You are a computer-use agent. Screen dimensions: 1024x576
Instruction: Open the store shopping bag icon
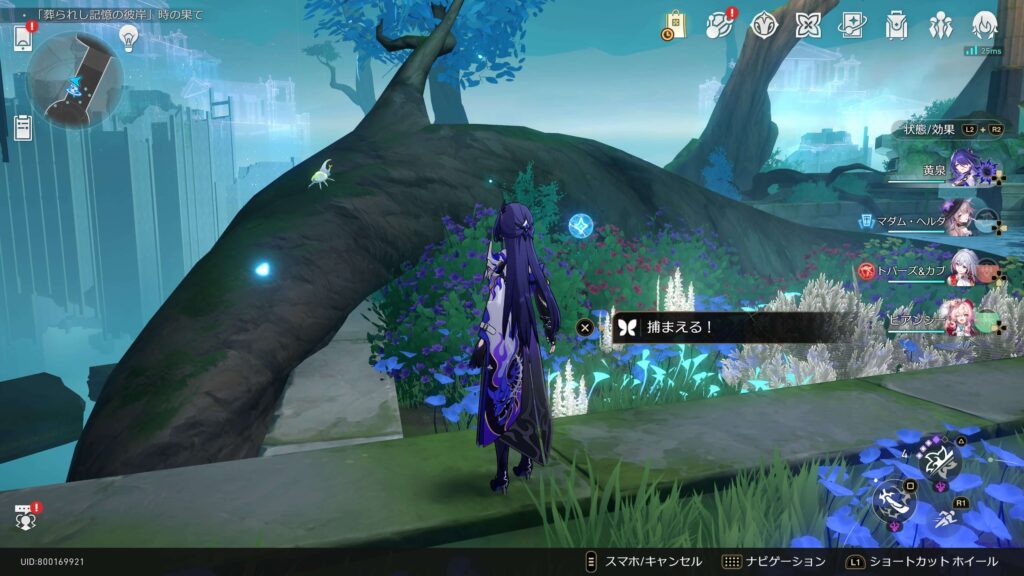[675, 26]
